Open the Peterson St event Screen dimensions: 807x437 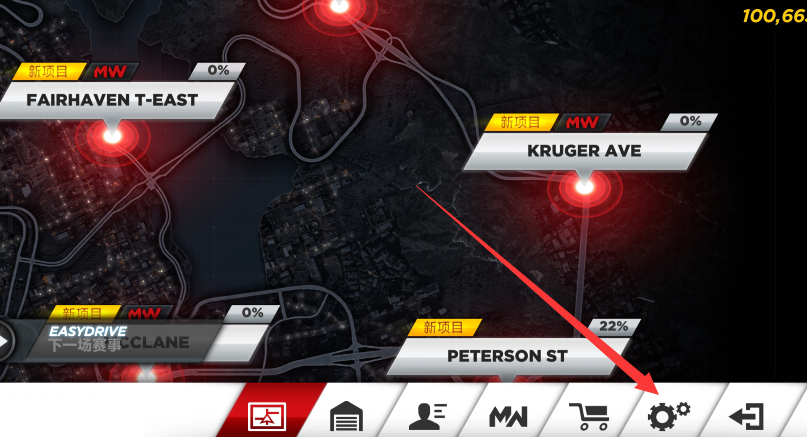pyautogui.click(x=506, y=356)
